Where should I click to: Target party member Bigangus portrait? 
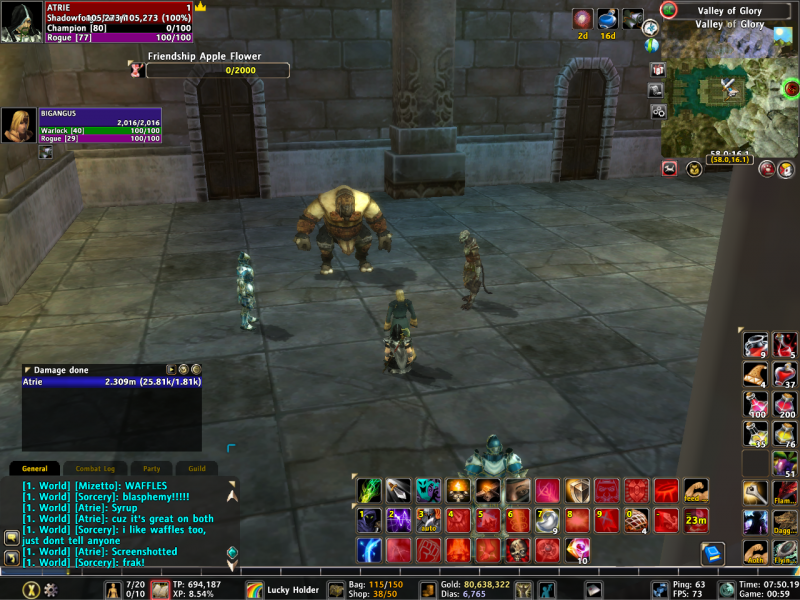19,126
